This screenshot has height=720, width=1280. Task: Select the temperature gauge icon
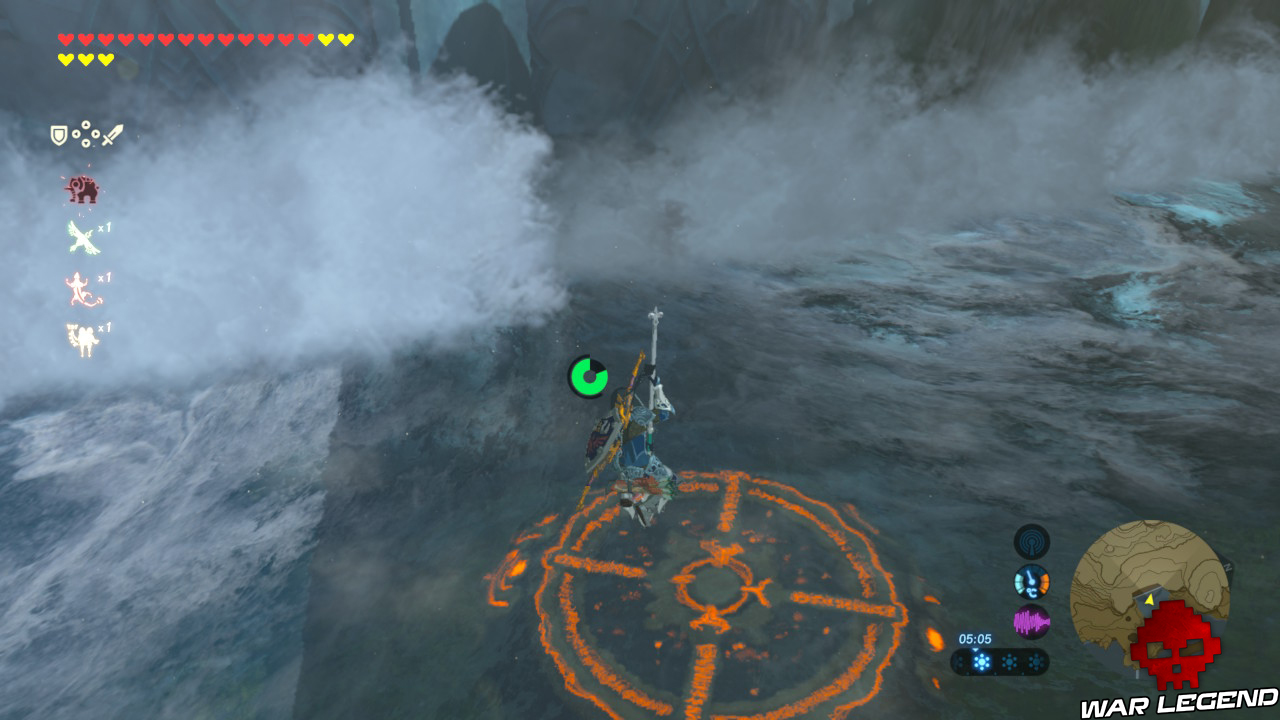(x=1031, y=581)
